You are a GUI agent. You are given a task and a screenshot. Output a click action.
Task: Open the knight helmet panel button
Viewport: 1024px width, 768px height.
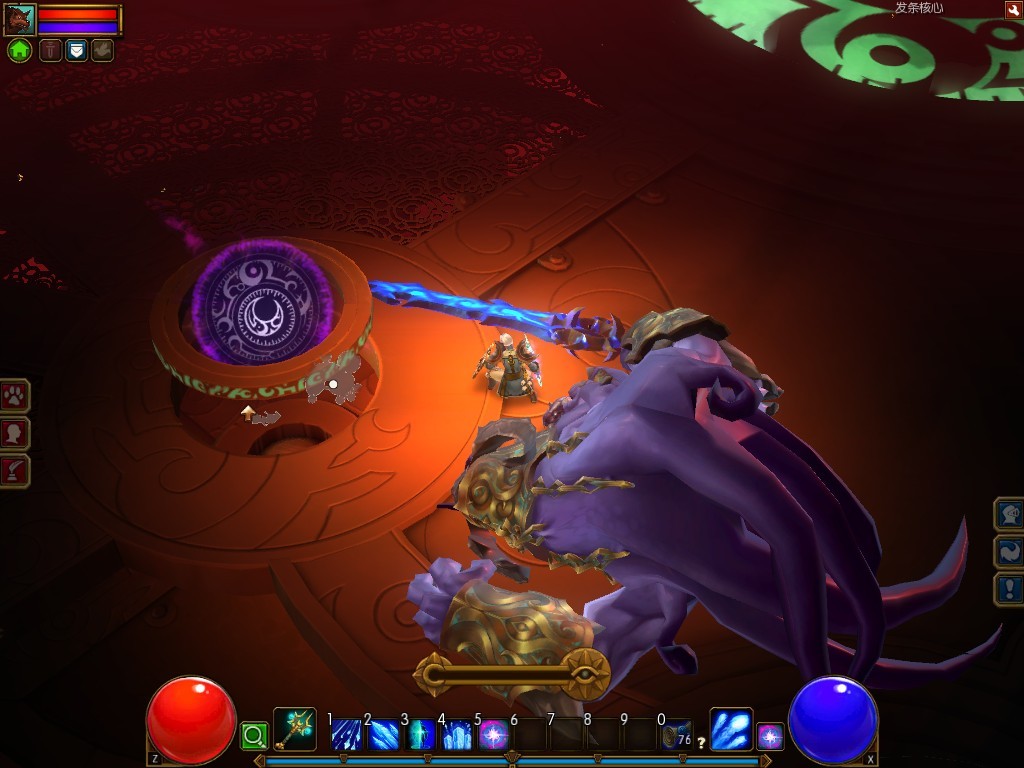1008,514
